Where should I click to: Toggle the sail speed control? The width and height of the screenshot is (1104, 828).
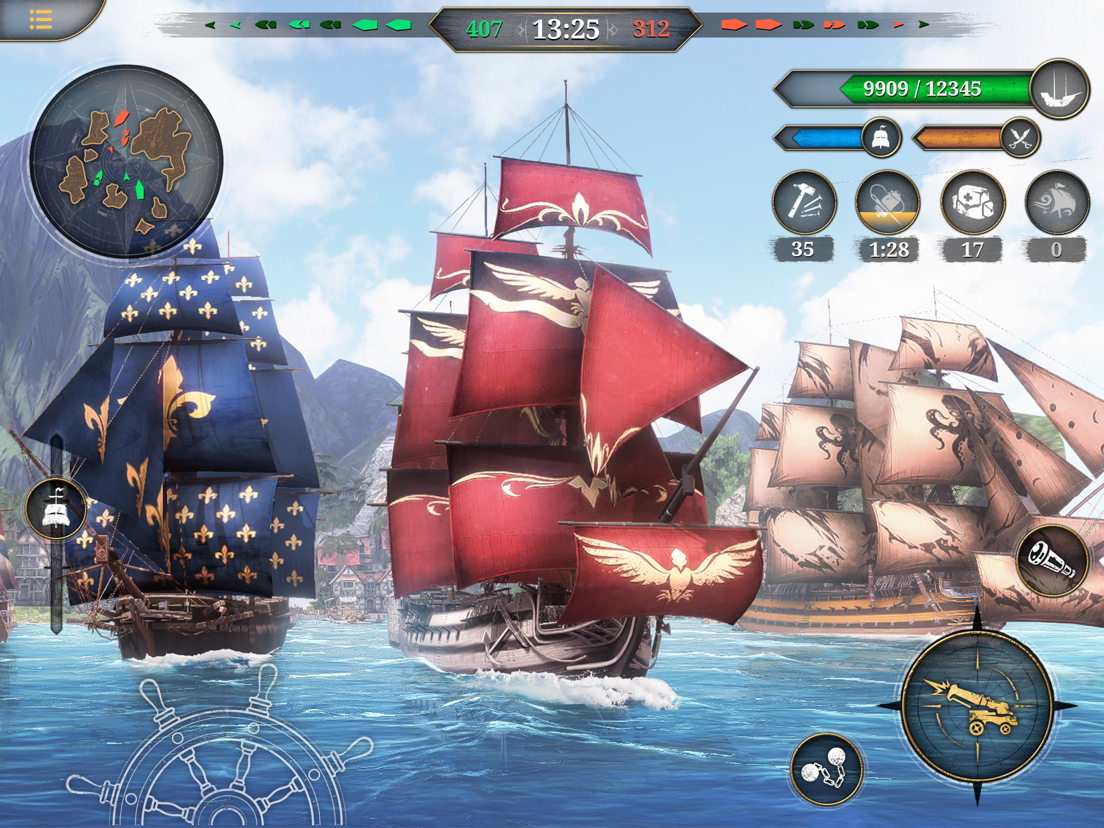[x=56, y=508]
